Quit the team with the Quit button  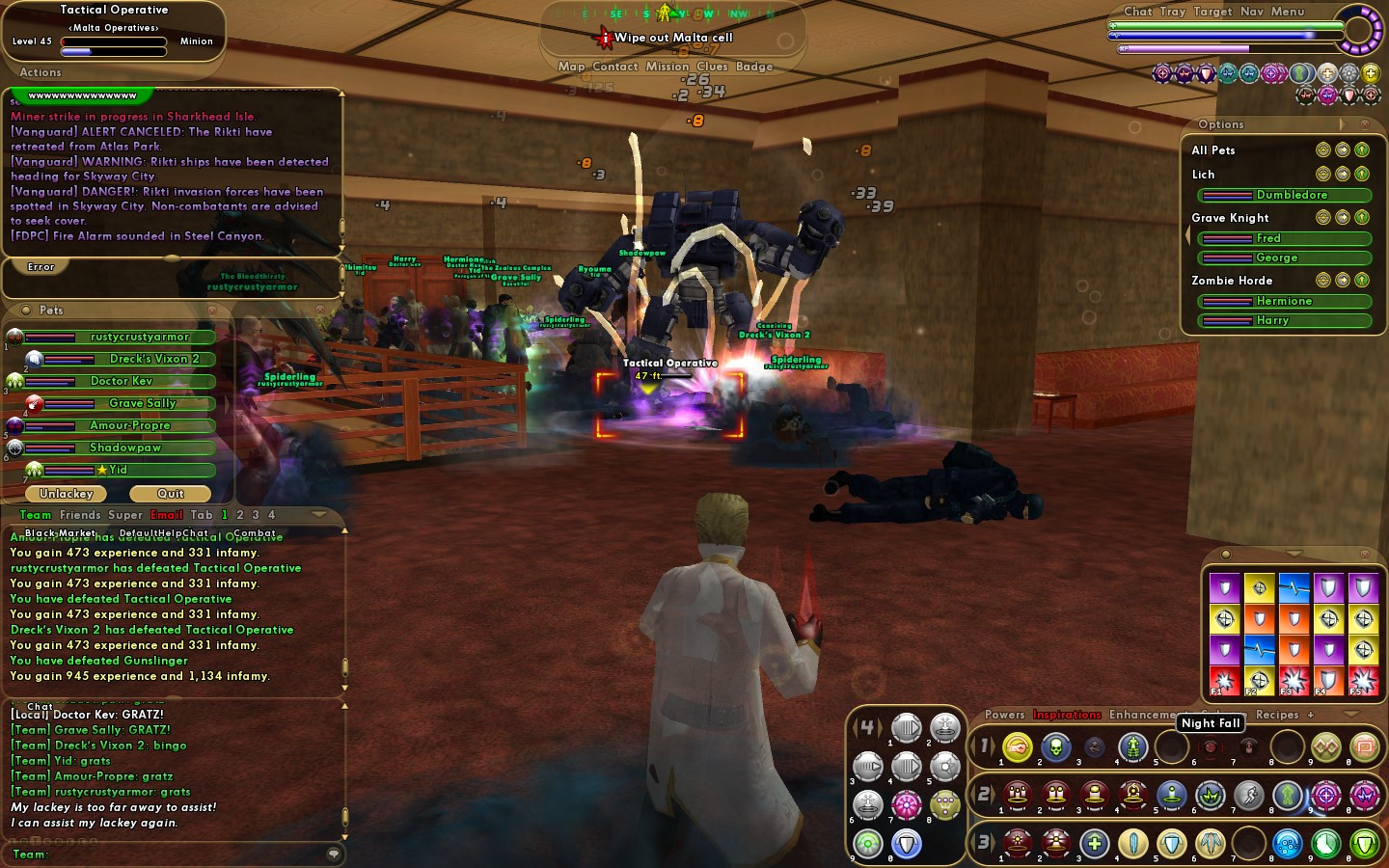[x=171, y=494]
